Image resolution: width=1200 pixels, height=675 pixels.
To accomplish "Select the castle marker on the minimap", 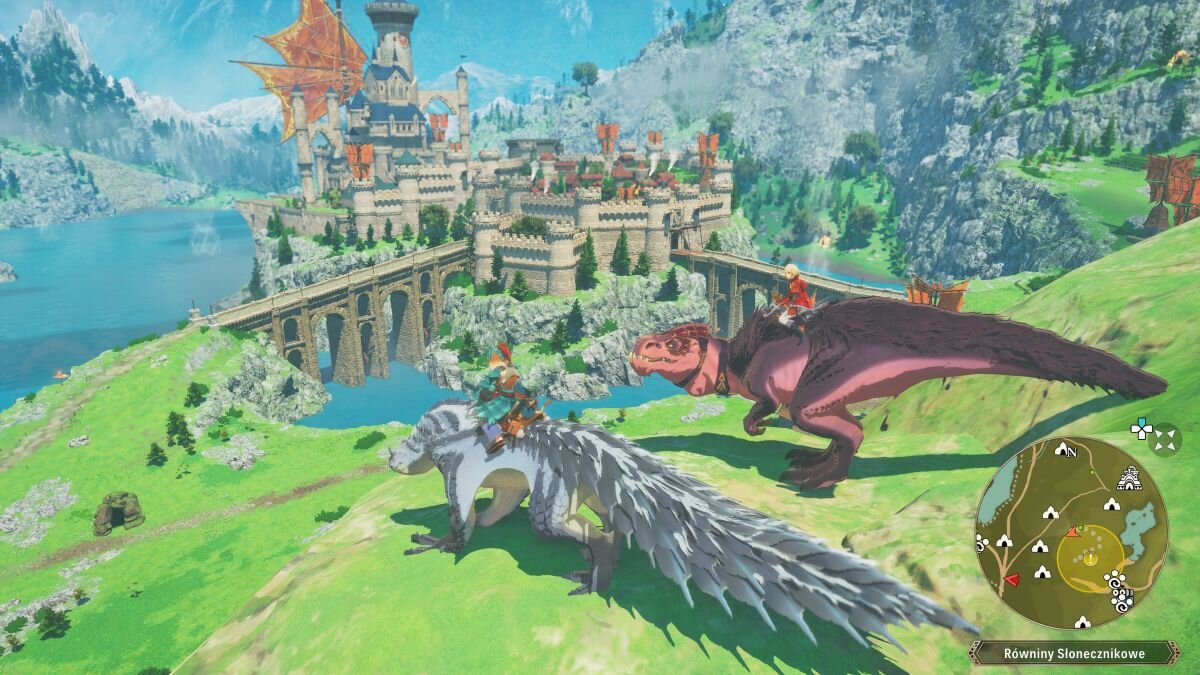I will [x=1128, y=476].
